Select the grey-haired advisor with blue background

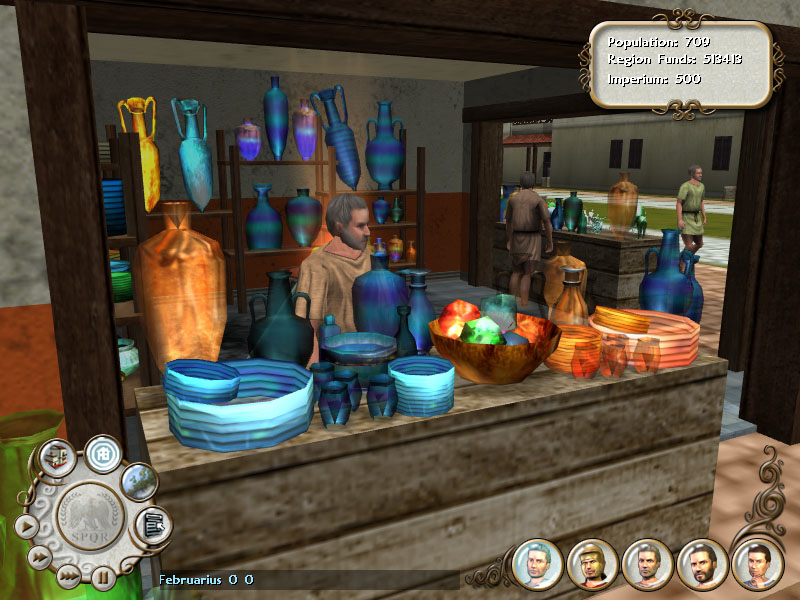pyautogui.click(x=537, y=563)
